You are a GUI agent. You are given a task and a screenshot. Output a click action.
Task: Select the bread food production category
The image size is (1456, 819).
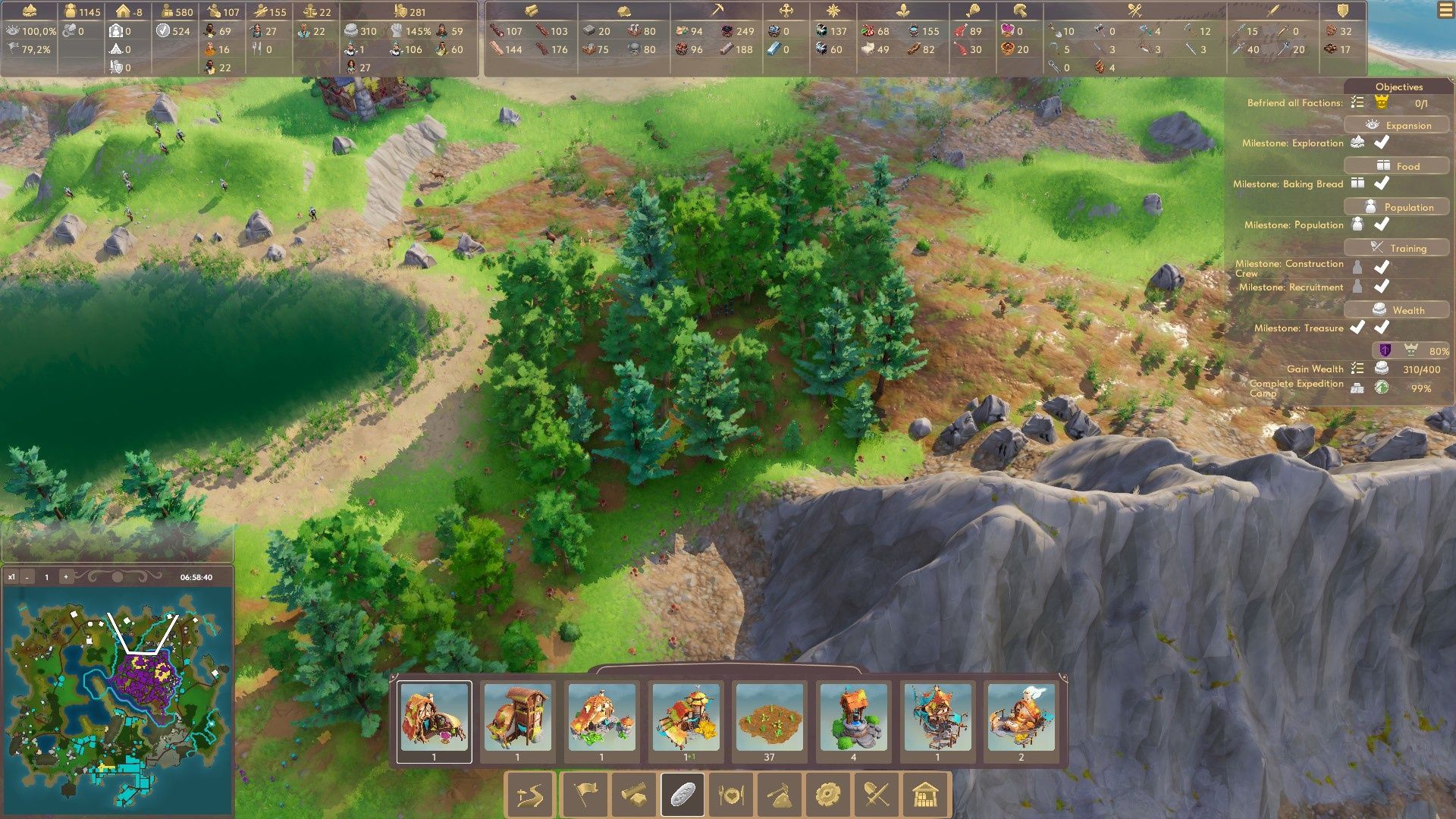(682, 795)
